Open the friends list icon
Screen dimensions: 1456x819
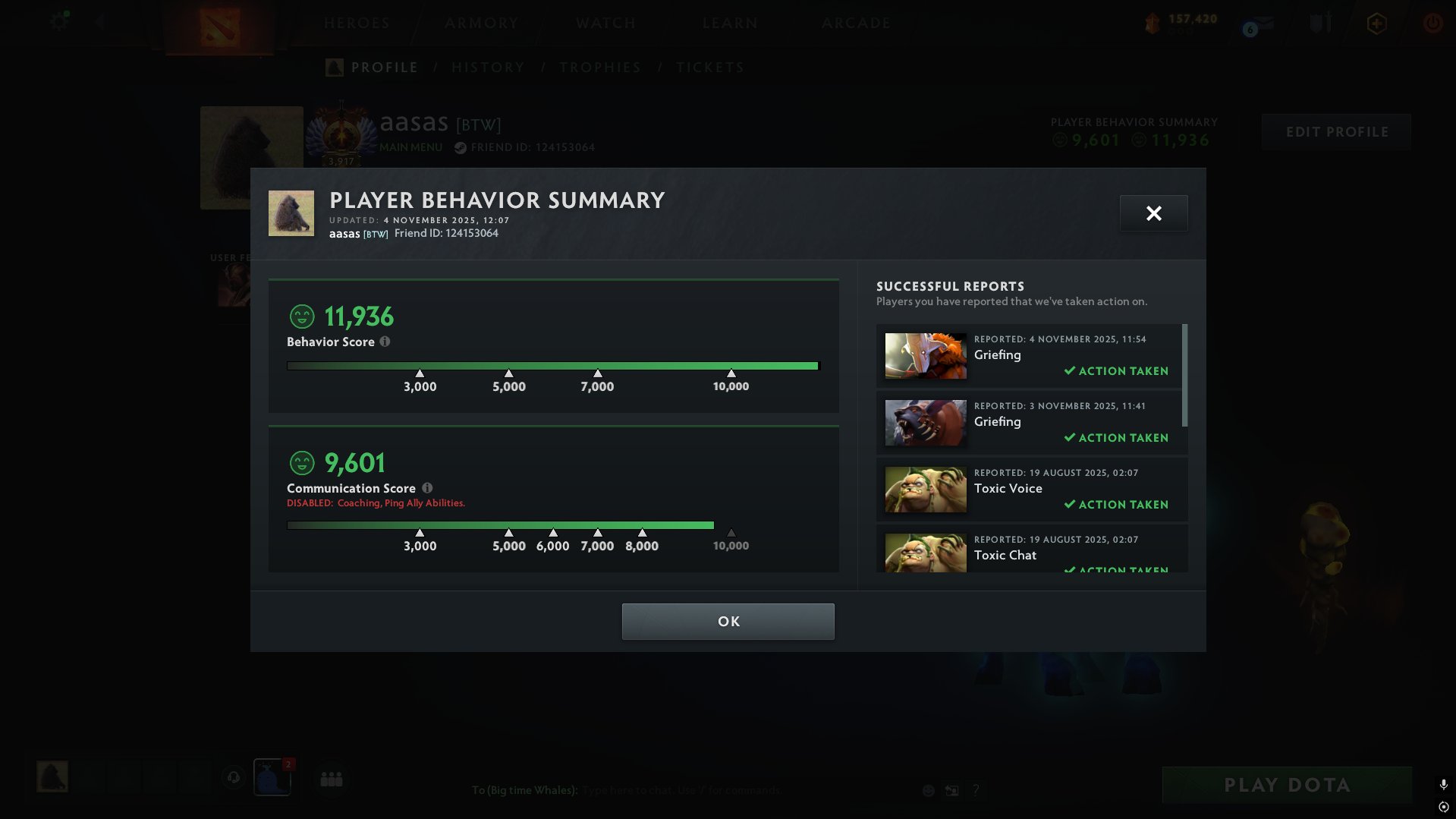point(332,777)
